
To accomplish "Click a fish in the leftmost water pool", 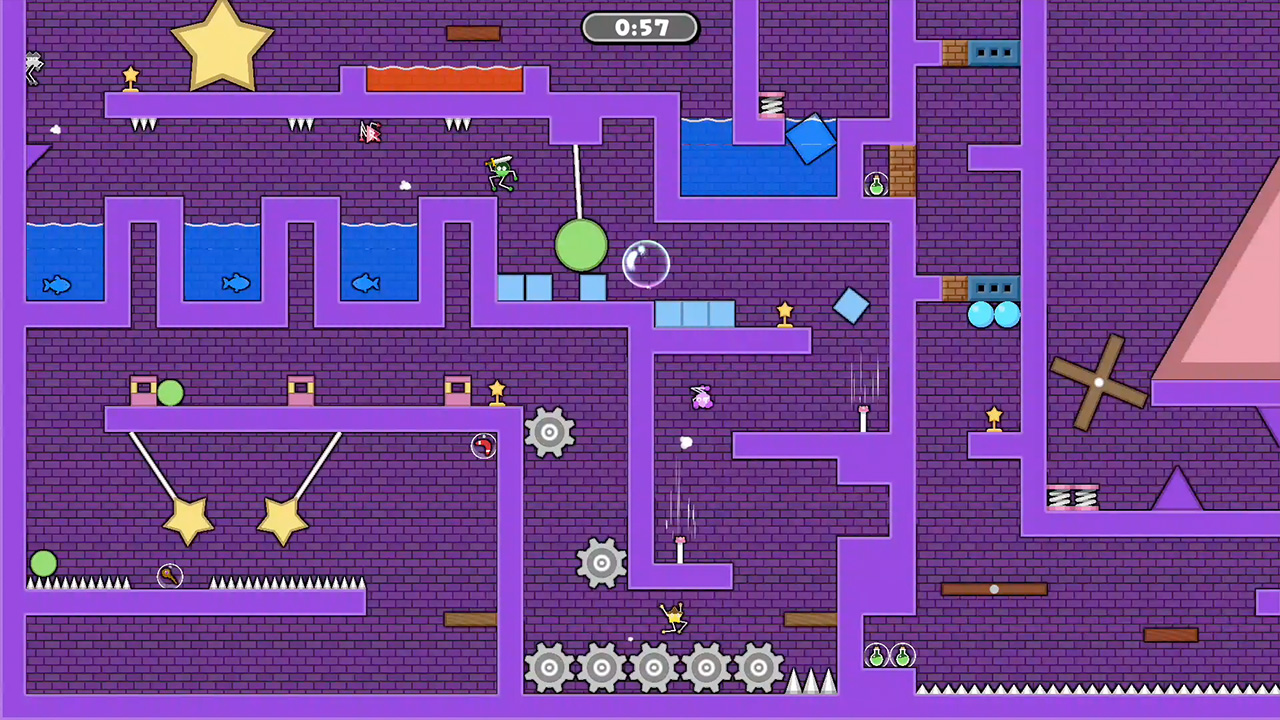I will click(x=57, y=285).
